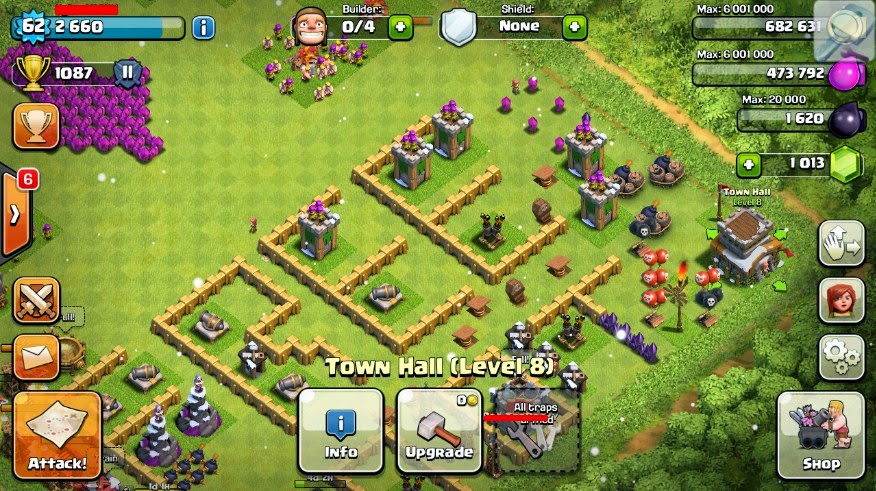Add a builder with the plus button
The height and width of the screenshot is (491, 876).
[x=400, y=26]
